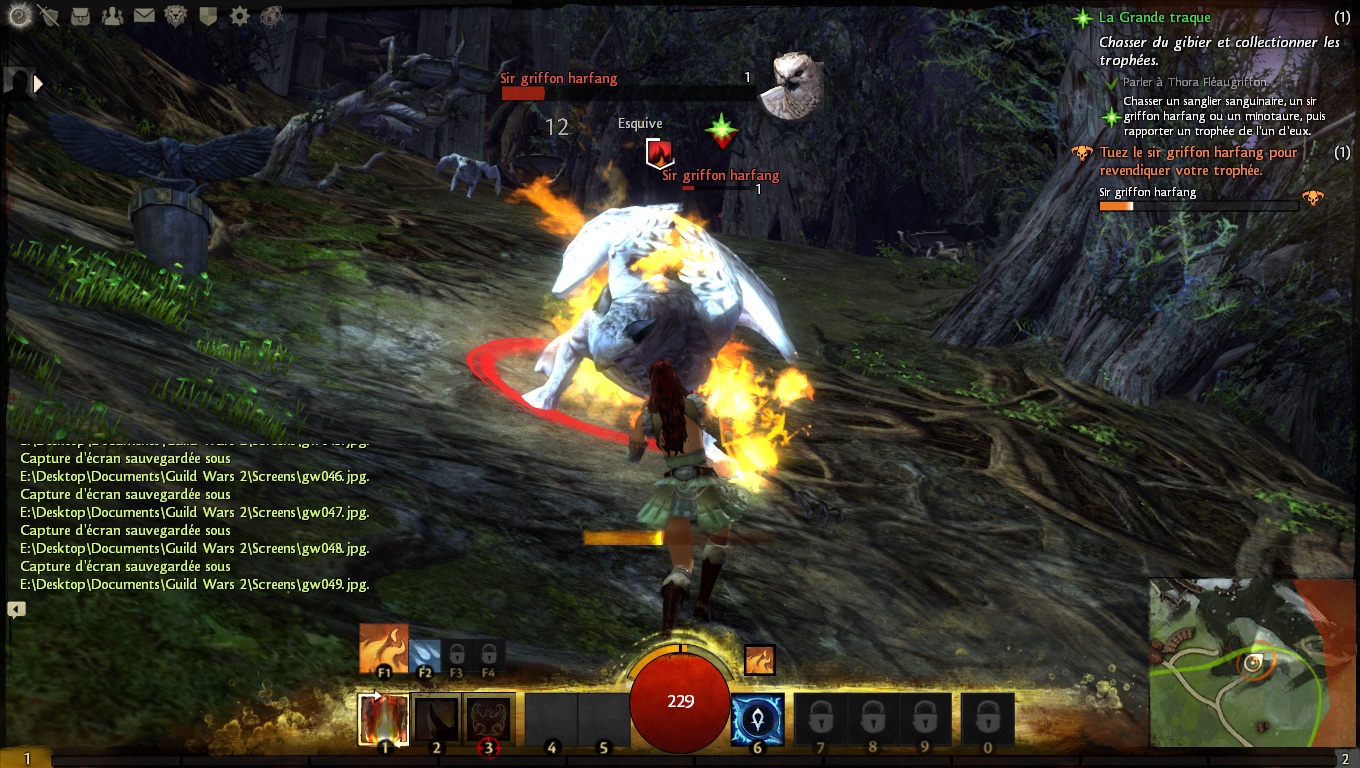
Task: Open the guild shield panel
Action: click(208, 15)
